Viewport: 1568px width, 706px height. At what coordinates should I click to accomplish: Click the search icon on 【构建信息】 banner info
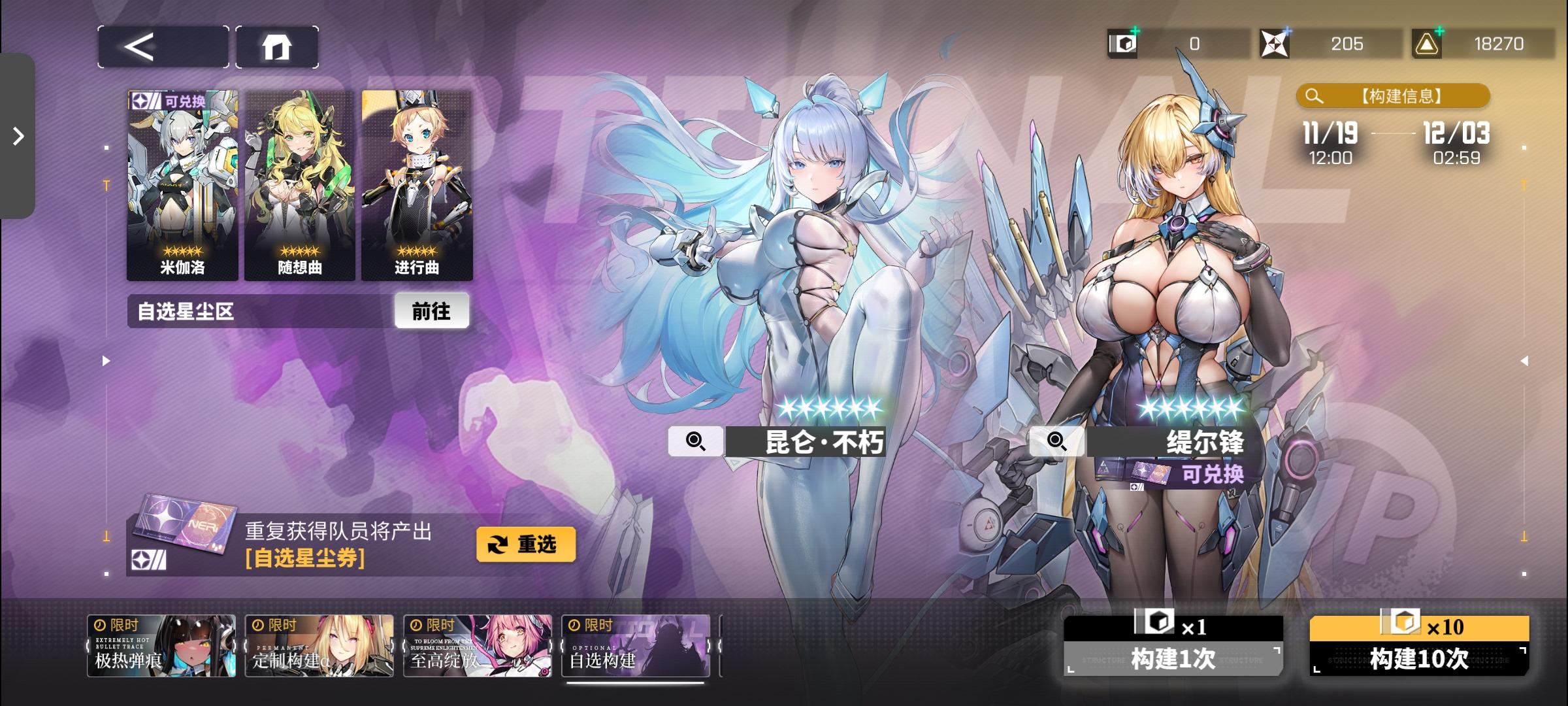(x=1313, y=95)
